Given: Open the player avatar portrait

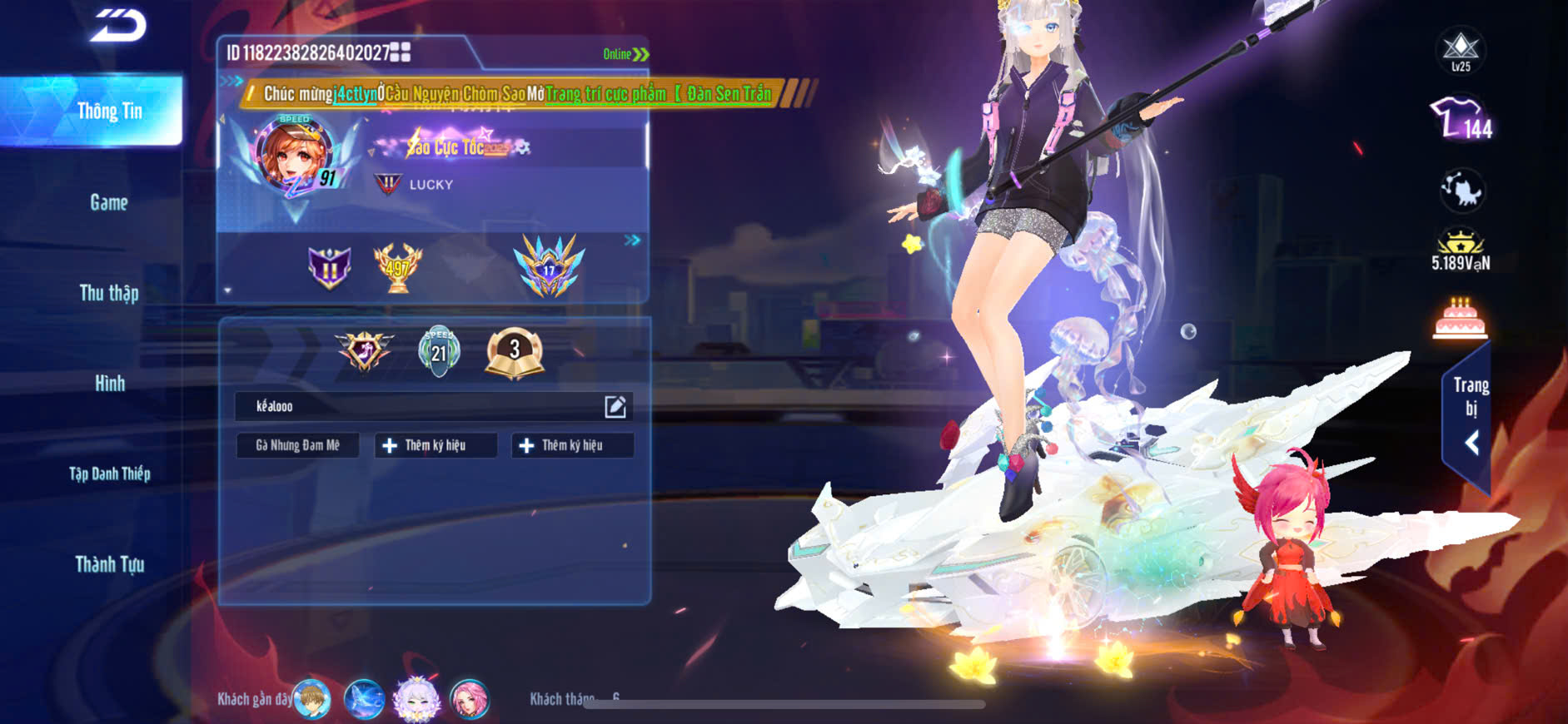Looking at the screenshot, I should point(294,156).
